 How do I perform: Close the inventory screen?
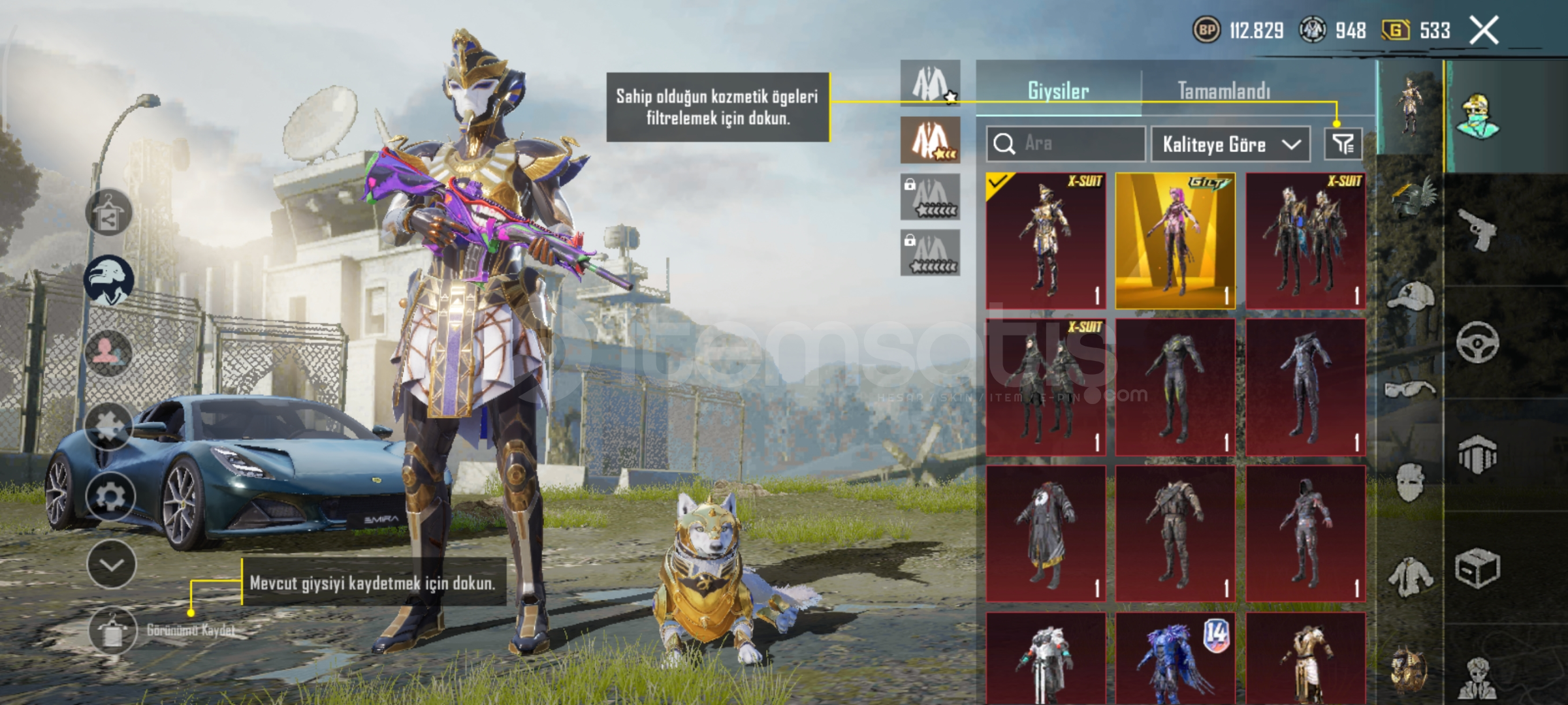coord(1484,31)
